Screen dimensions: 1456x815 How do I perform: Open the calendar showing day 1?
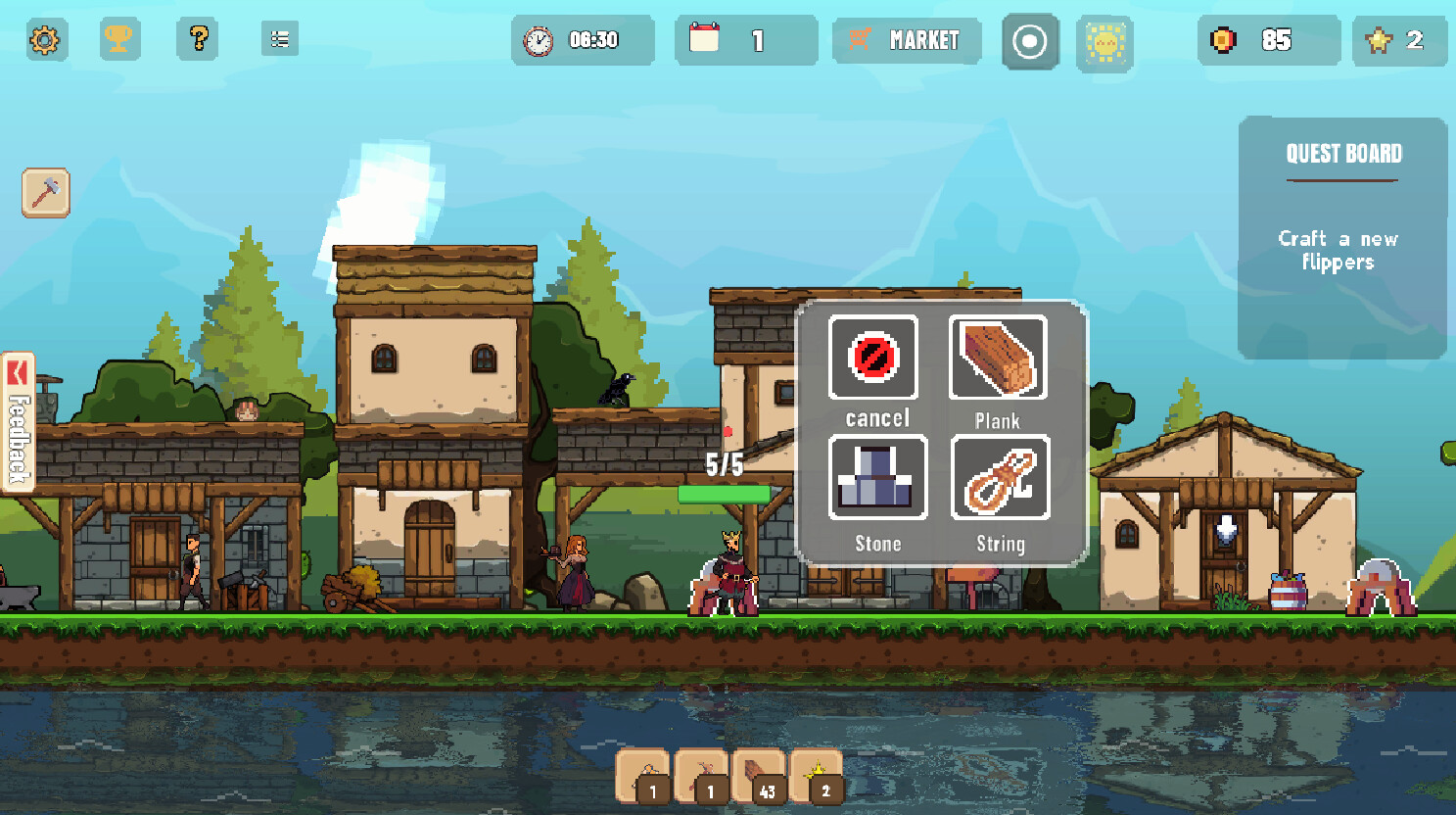[x=745, y=41]
